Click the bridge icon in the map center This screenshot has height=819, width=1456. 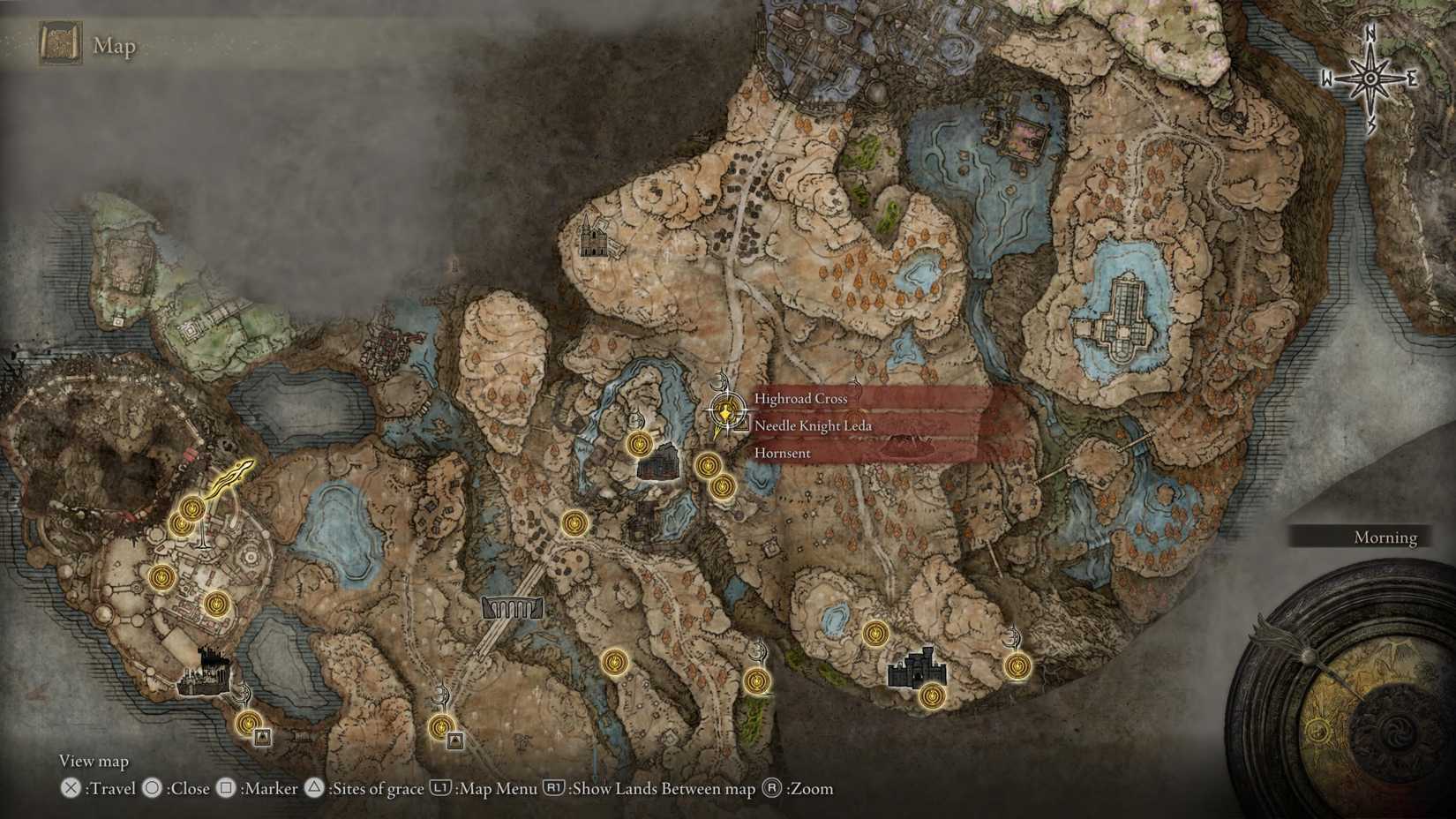click(x=510, y=607)
